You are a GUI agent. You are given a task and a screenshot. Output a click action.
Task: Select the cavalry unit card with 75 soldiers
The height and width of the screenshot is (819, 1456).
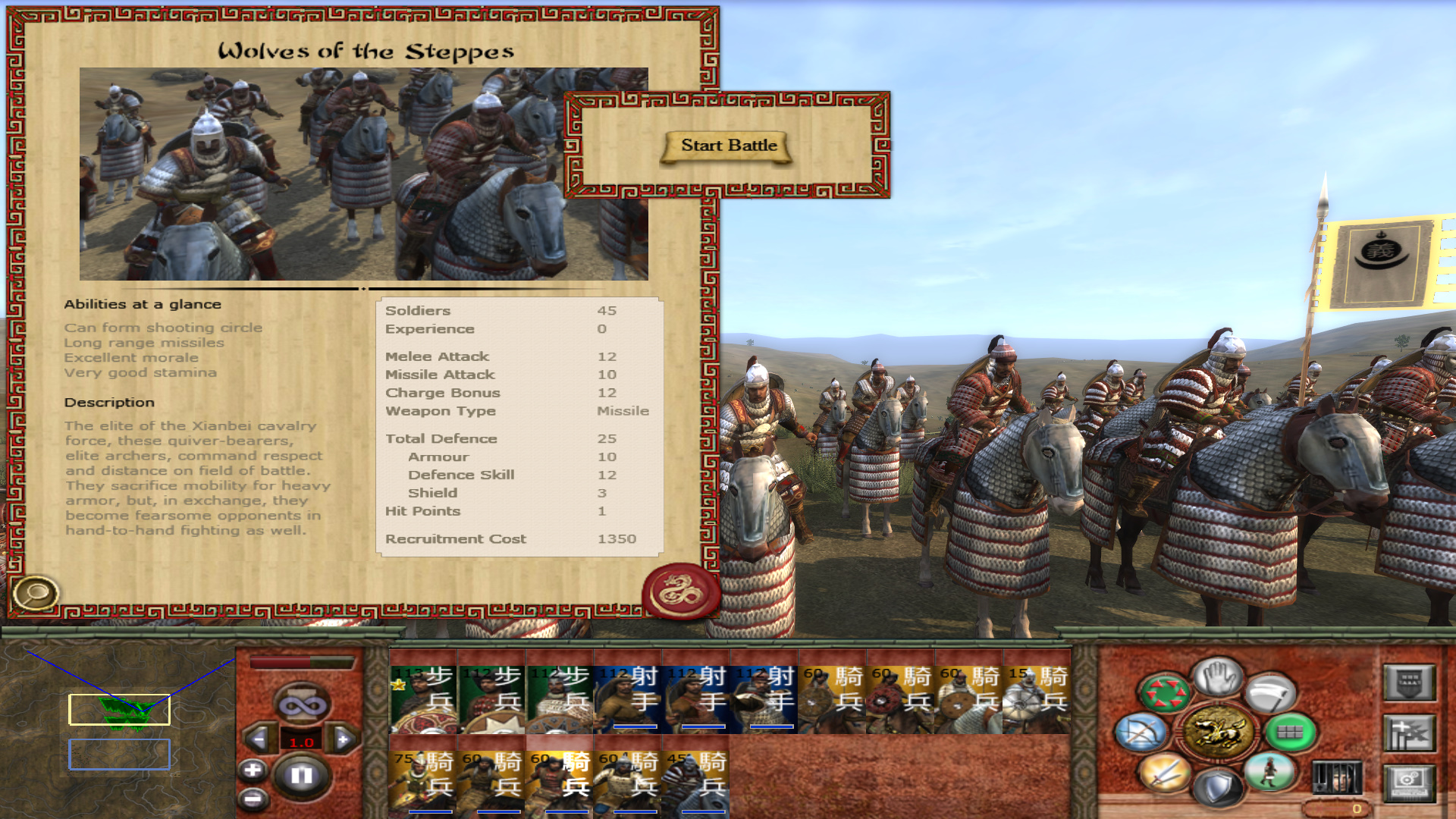(x=422, y=783)
